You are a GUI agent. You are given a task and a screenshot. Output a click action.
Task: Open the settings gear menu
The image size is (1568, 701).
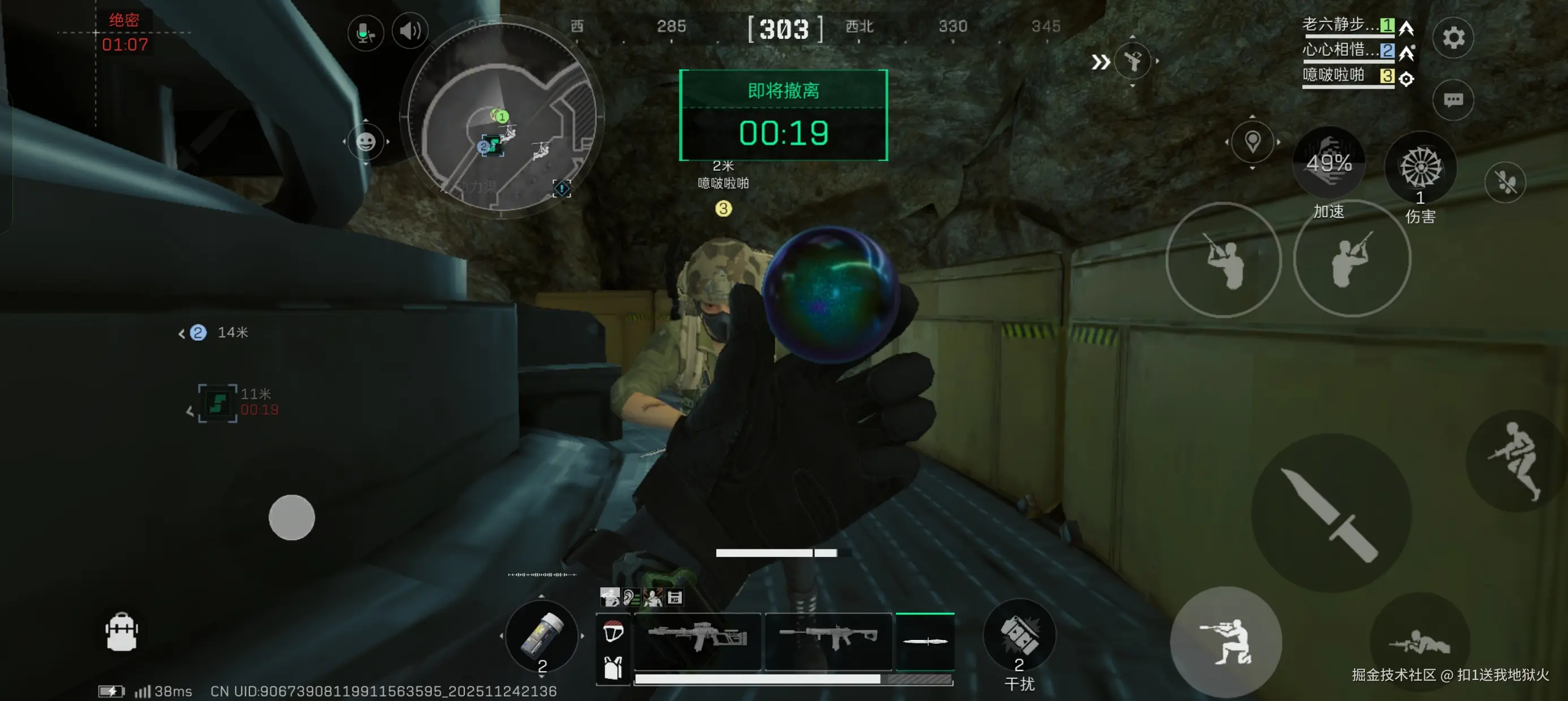point(1453,38)
